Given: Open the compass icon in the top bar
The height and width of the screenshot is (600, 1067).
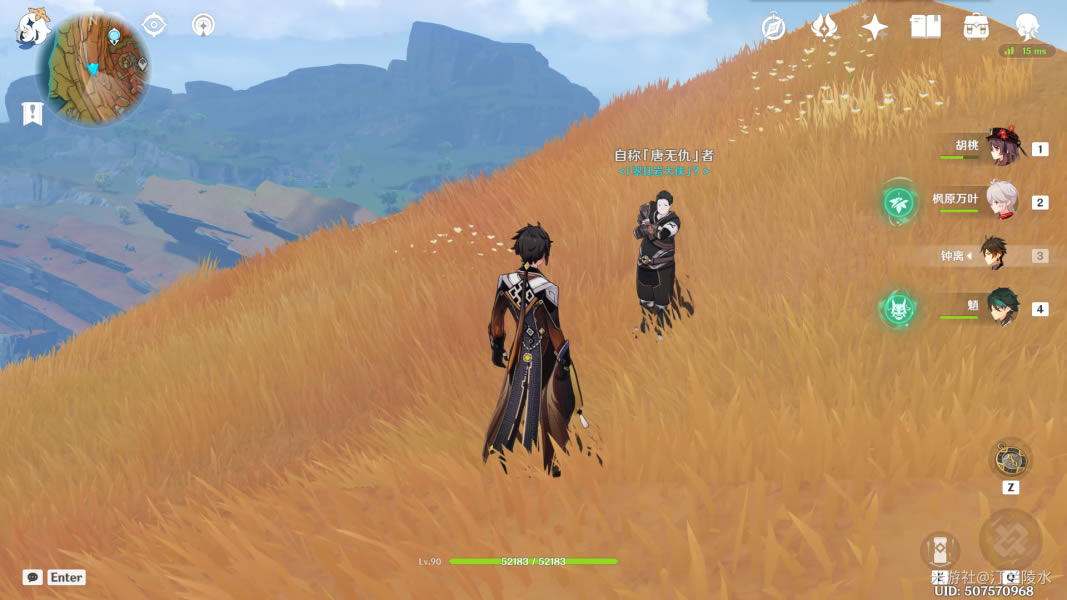Looking at the screenshot, I should coord(773,27).
